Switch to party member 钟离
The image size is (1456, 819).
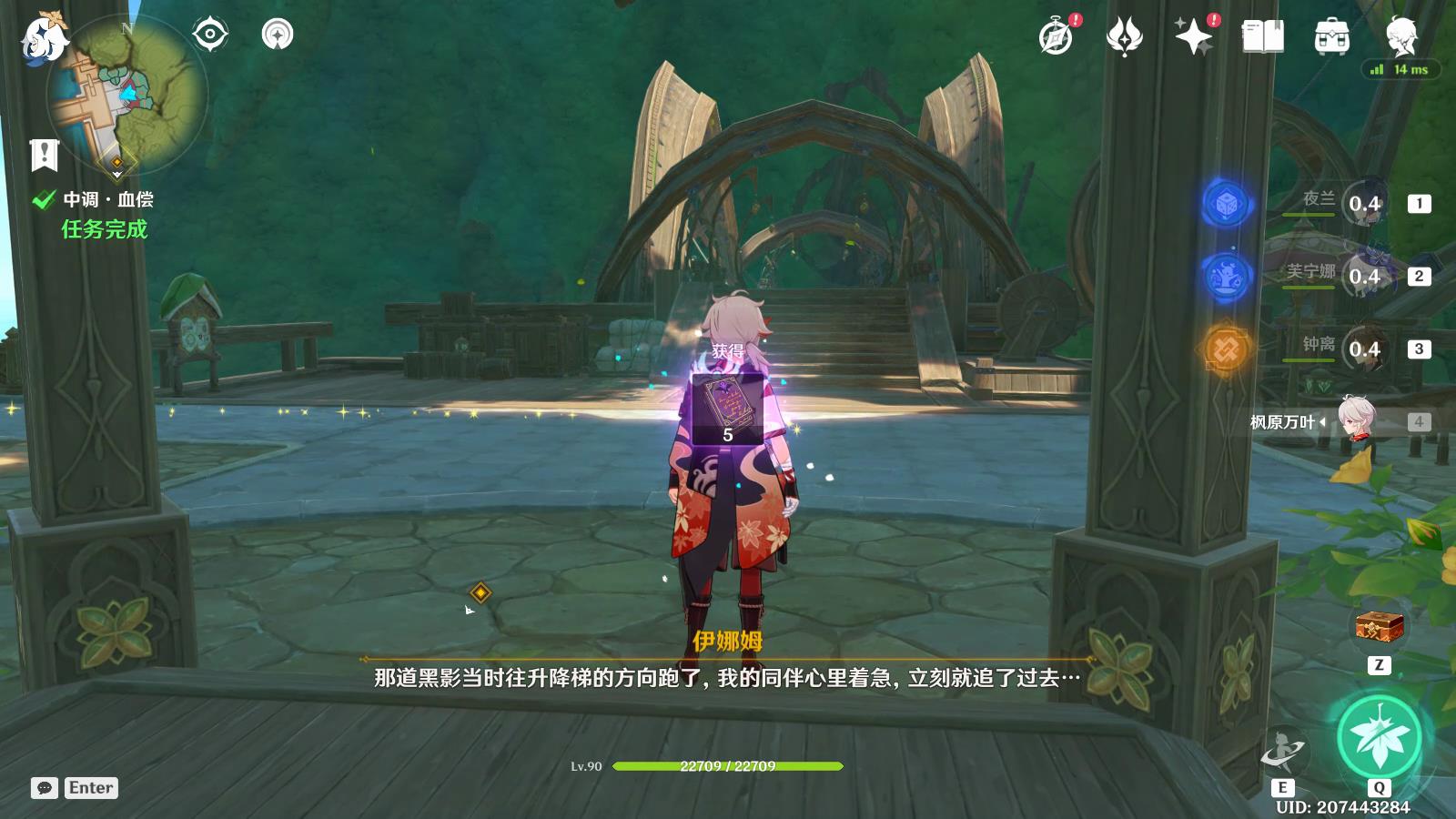(1362, 349)
